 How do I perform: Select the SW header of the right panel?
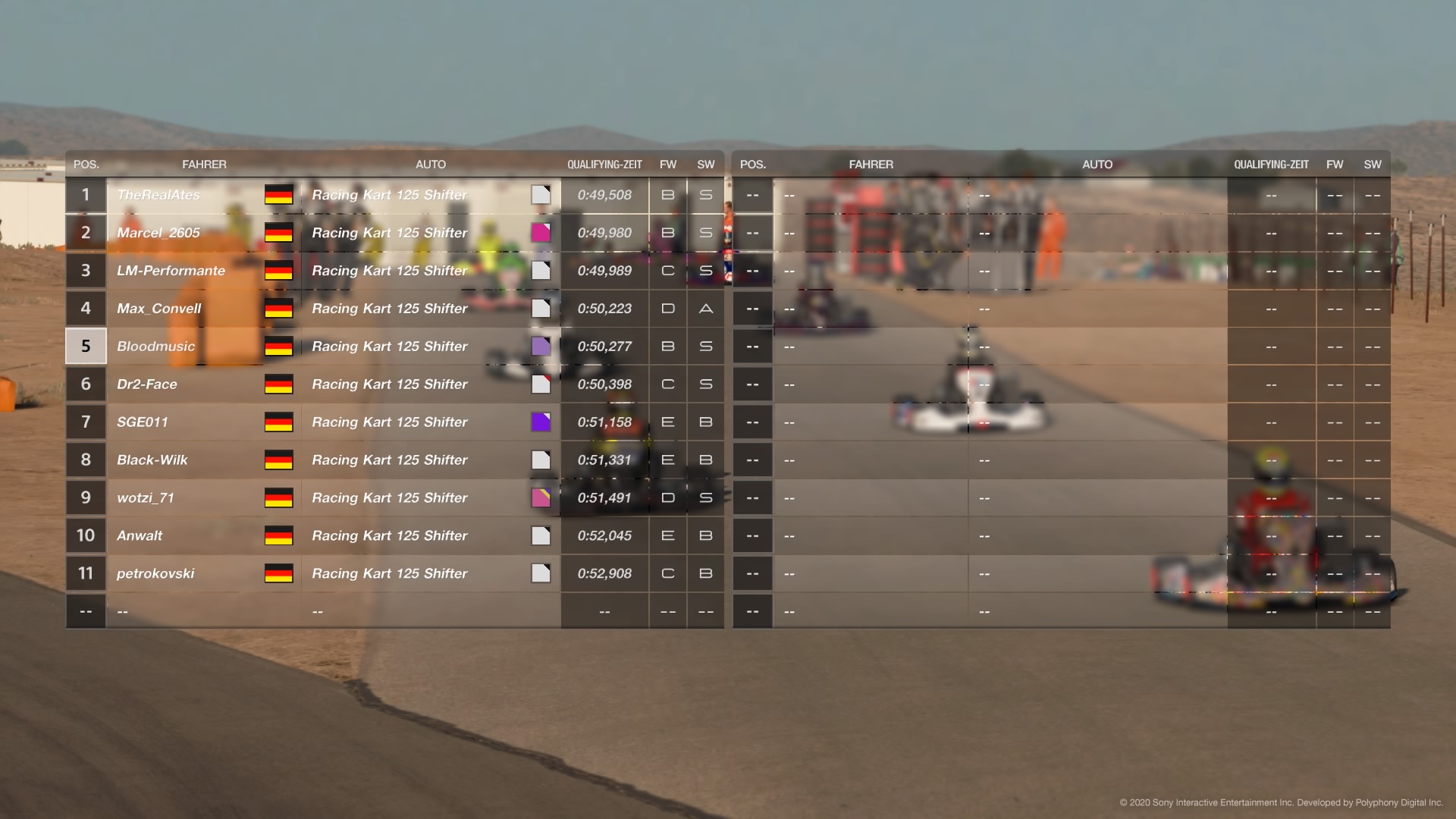click(x=1373, y=164)
